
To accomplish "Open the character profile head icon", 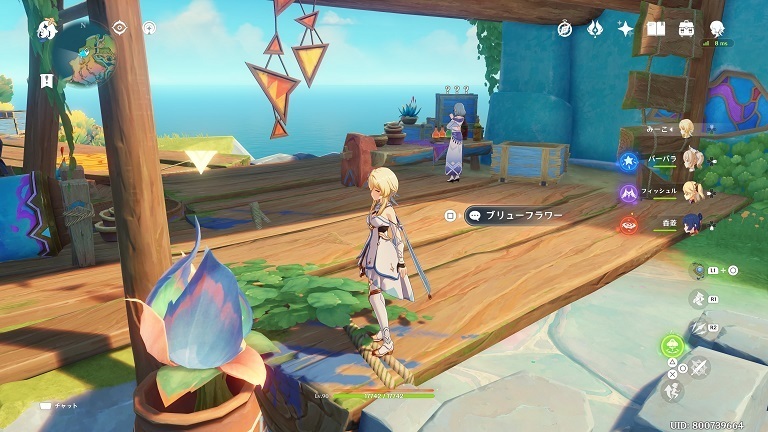I will click(x=717, y=29).
